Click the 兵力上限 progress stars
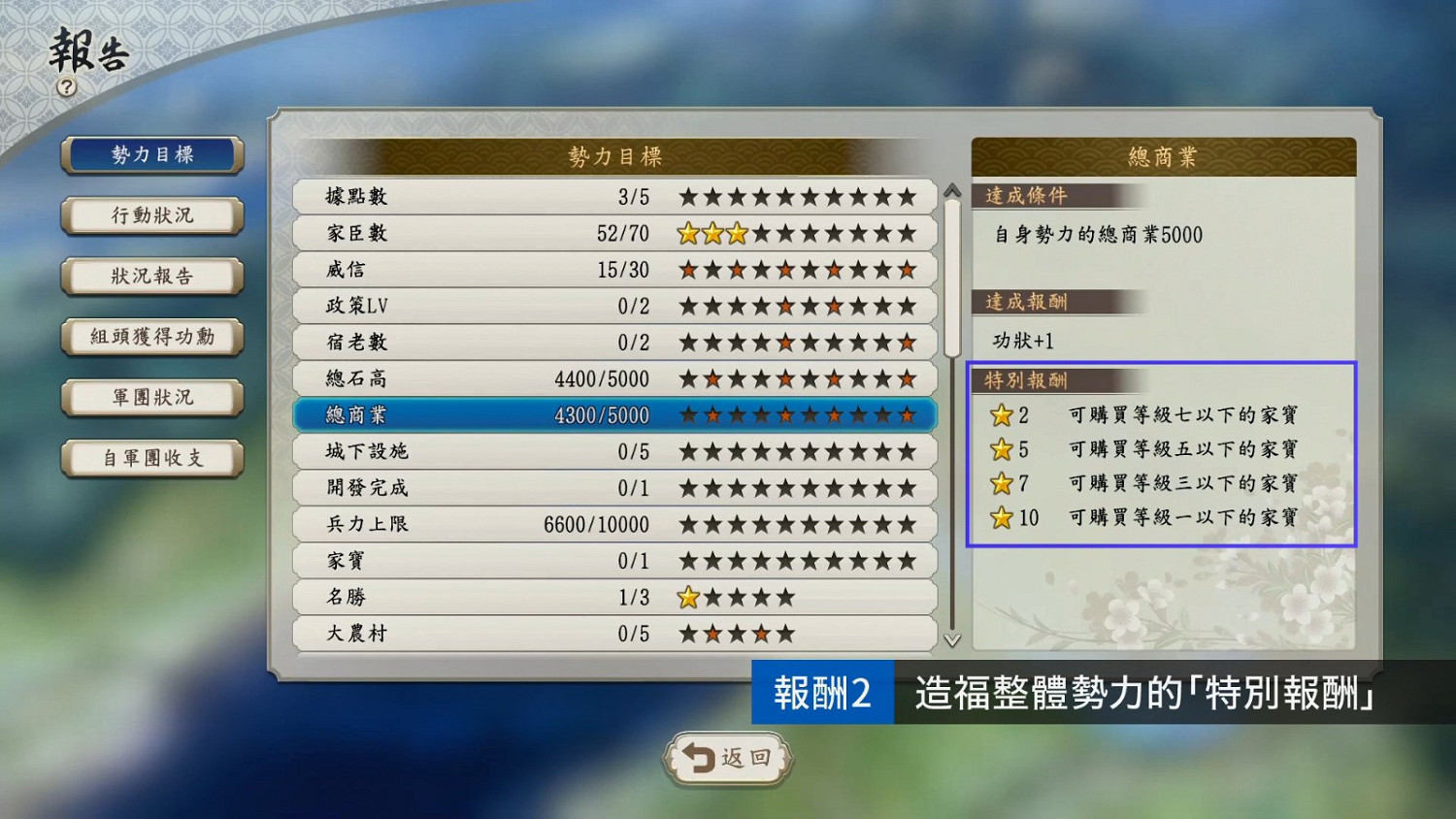The height and width of the screenshot is (819, 1456). click(796, 524)
